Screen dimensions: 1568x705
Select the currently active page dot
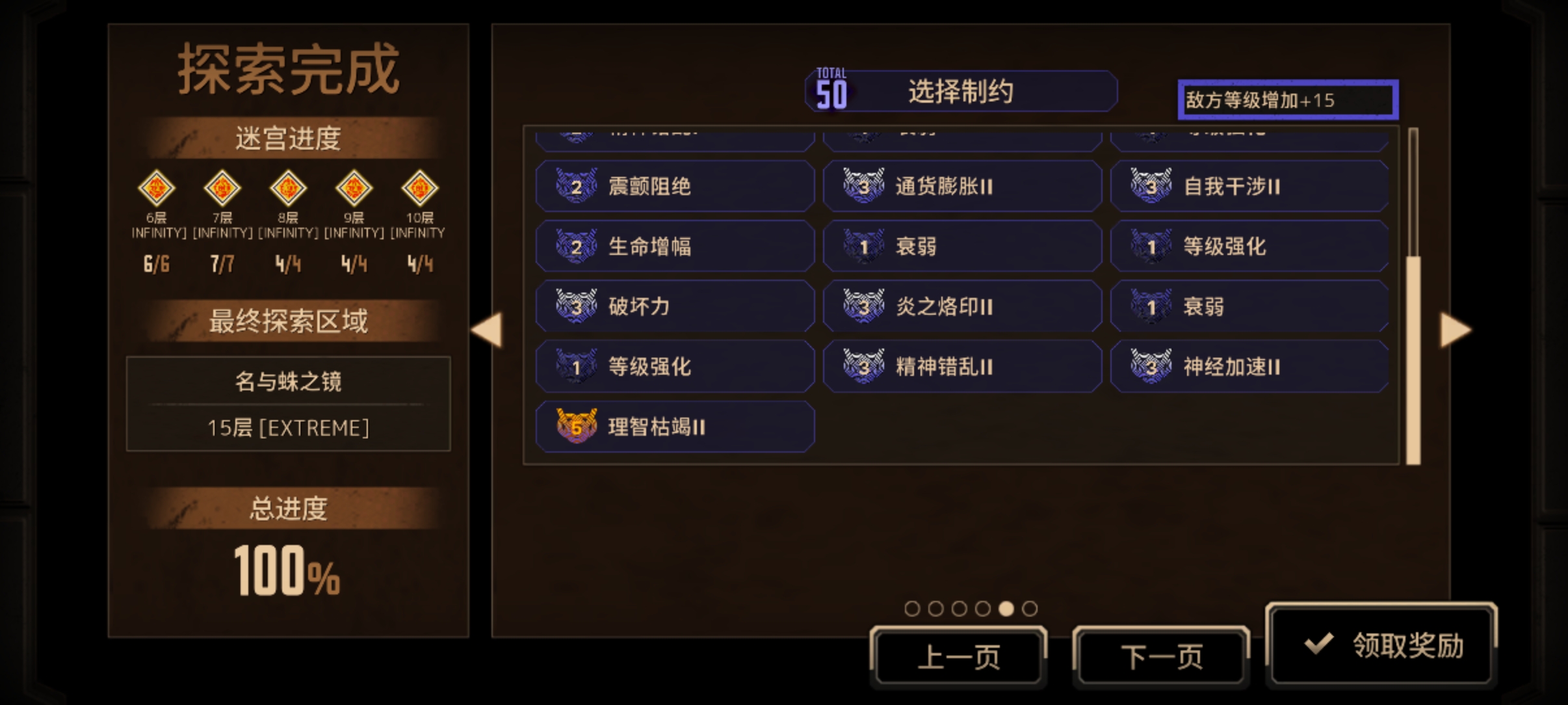(1008, 609)
